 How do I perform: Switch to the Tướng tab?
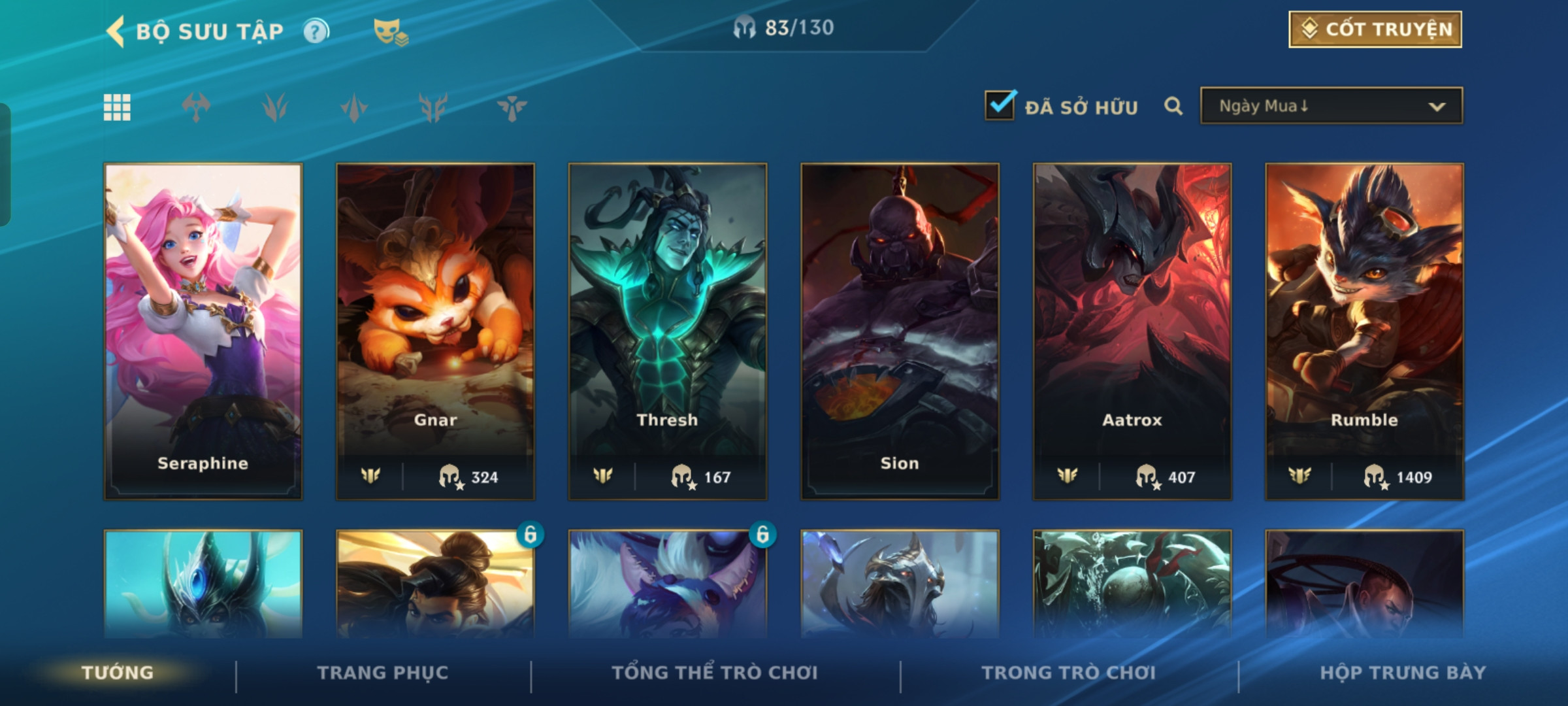(118, 673)
